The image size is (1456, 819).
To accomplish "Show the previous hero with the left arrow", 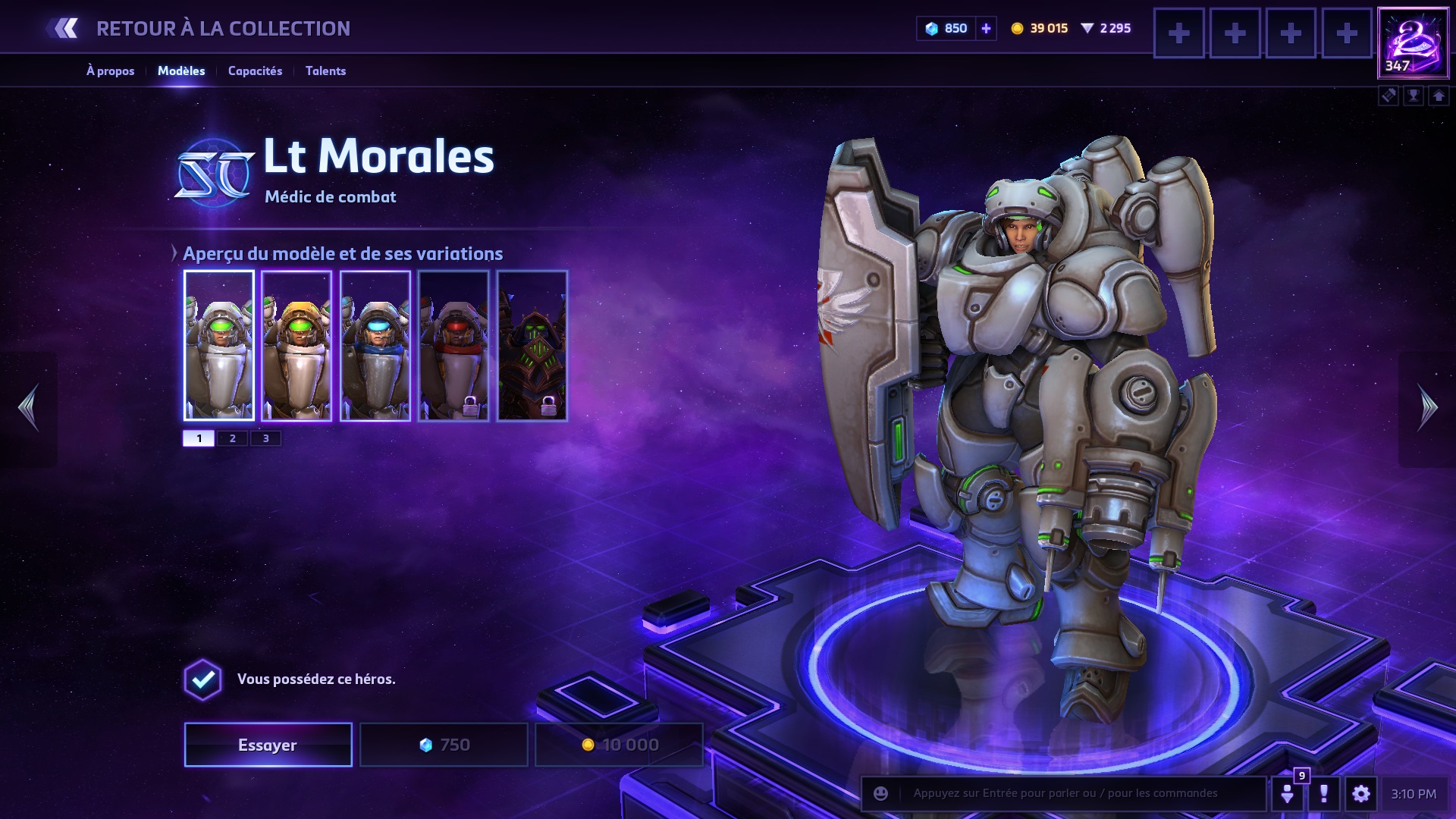I will pos(29,408).
